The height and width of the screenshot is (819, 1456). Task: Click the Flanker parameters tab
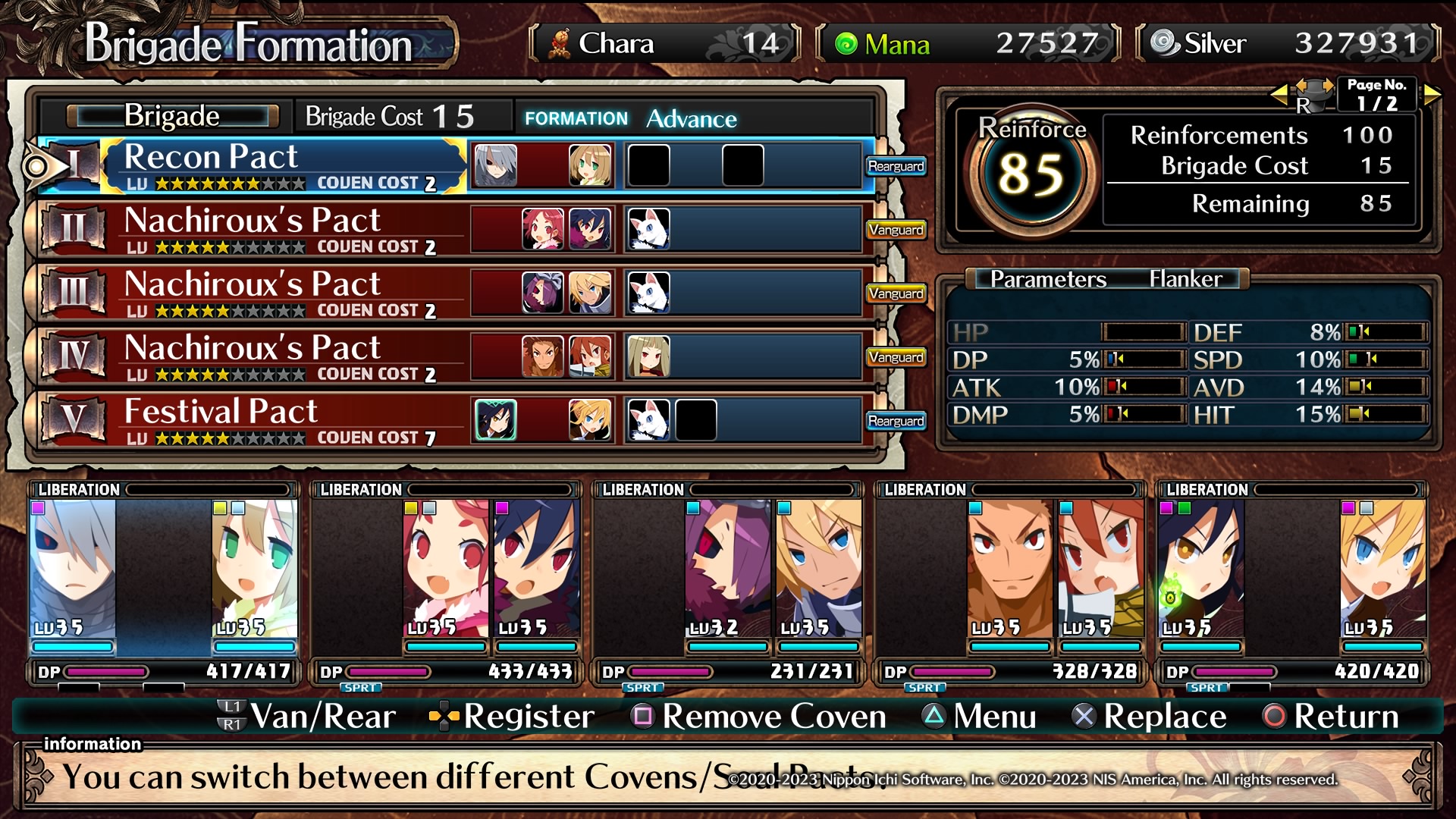(x=1185, y=279)
